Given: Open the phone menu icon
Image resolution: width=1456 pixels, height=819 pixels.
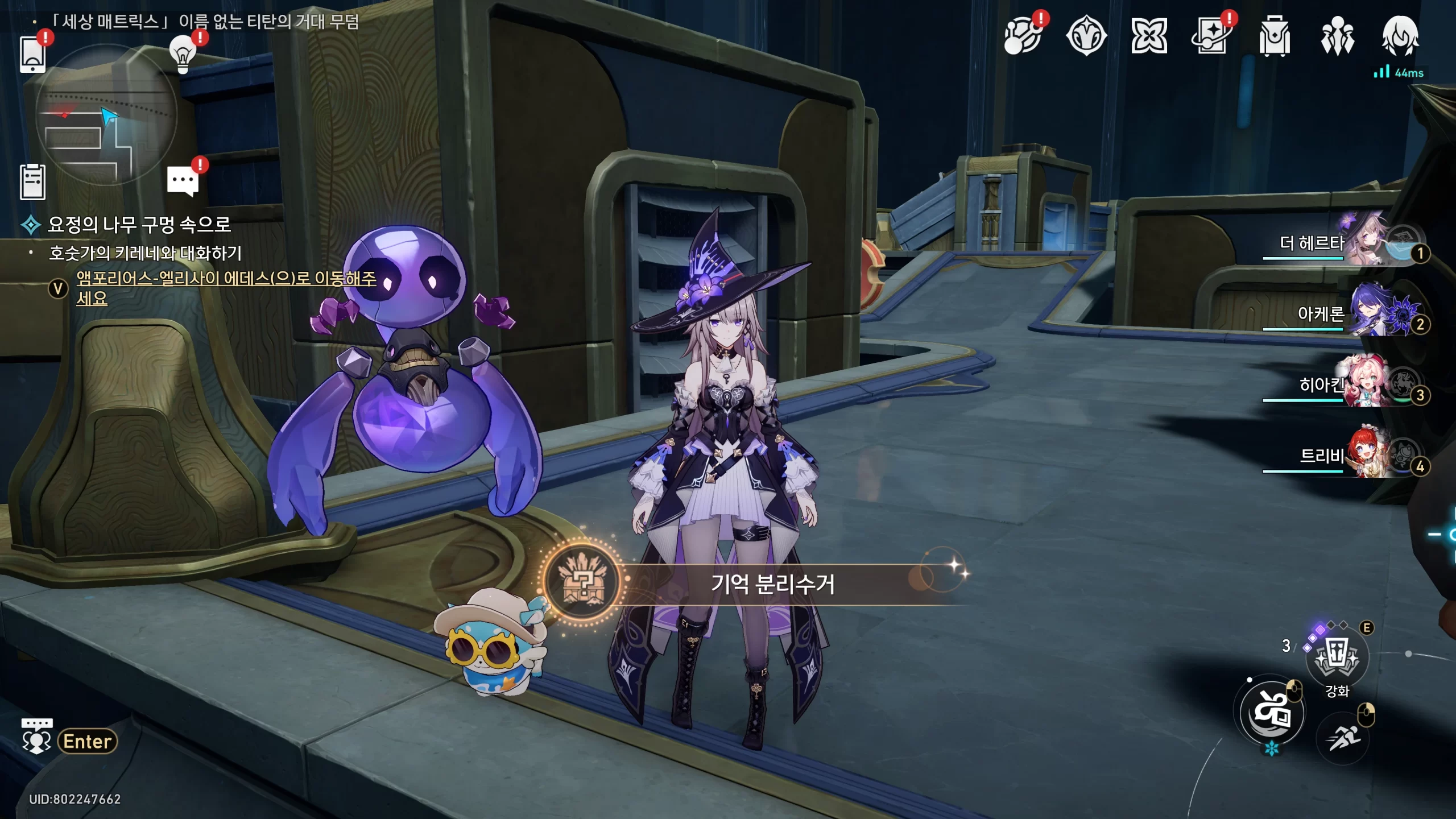Looking at the screenshot, I should (x=32, y=54).
